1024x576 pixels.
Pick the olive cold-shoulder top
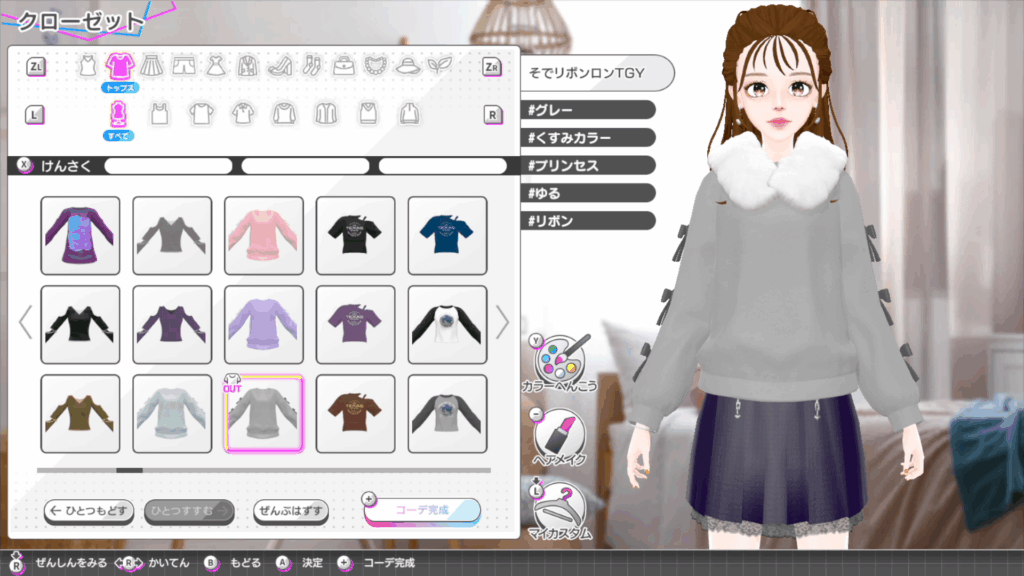coord(80,413)
